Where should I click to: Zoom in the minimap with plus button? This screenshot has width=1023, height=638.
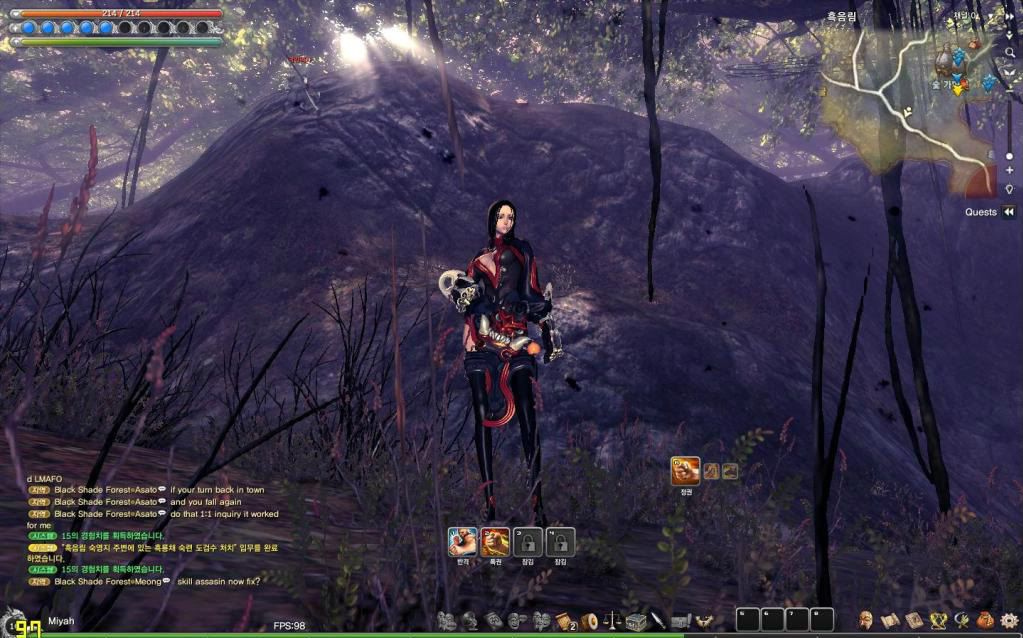tap(1009, 171)
